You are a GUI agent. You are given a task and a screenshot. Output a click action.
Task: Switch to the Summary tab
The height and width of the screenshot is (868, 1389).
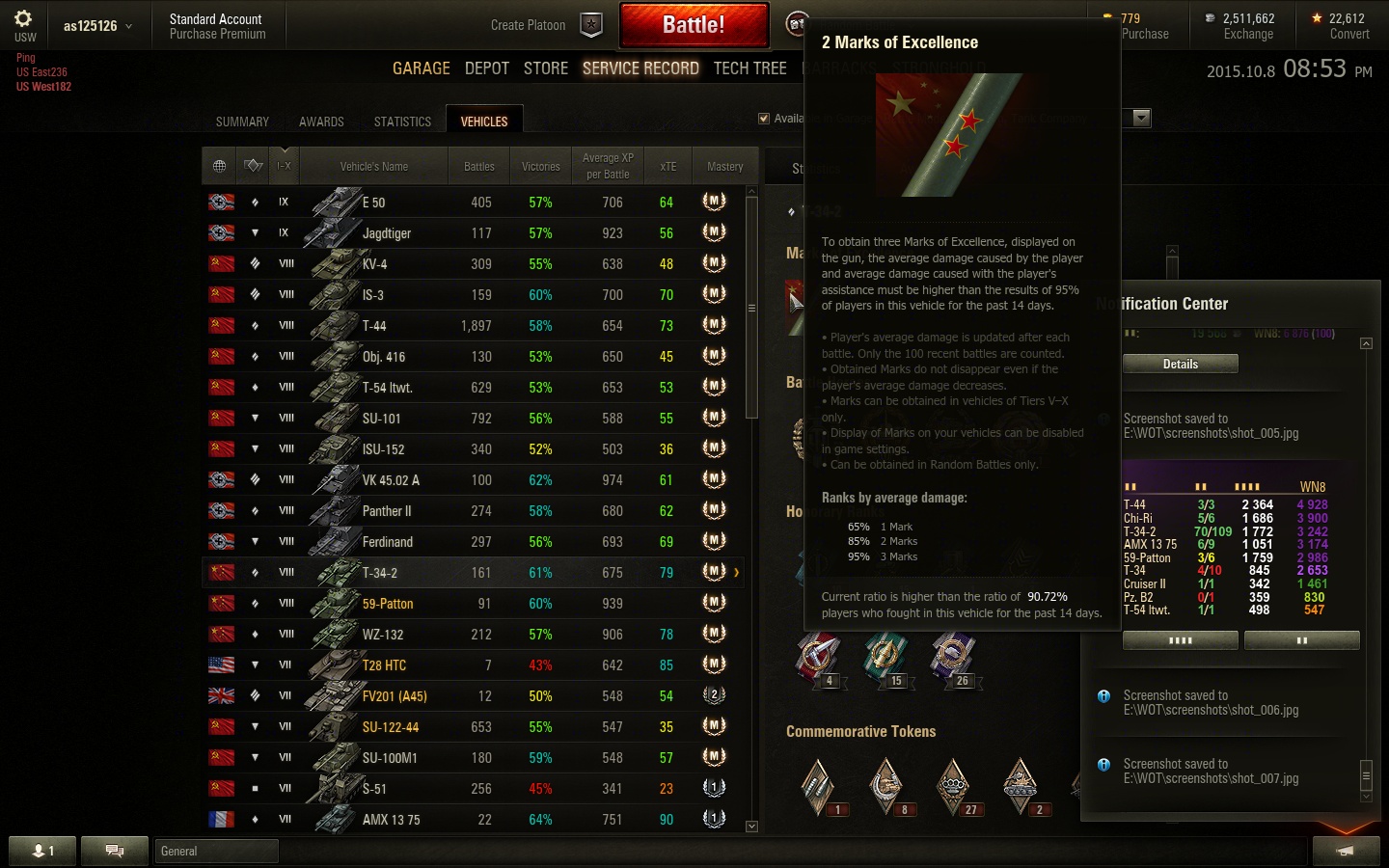(242, 122)
